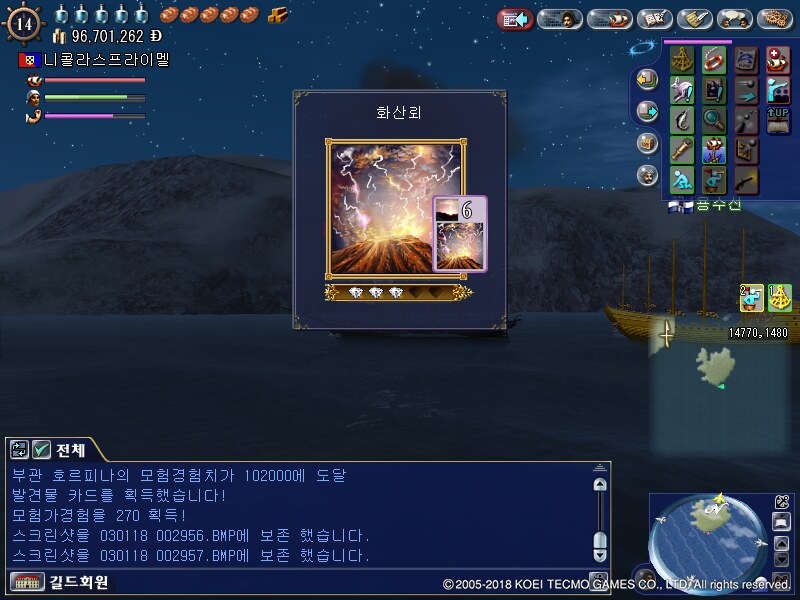Select the 전체 chat tab
This screenshot has width=800, height=600.
click(x=70, y=450)
